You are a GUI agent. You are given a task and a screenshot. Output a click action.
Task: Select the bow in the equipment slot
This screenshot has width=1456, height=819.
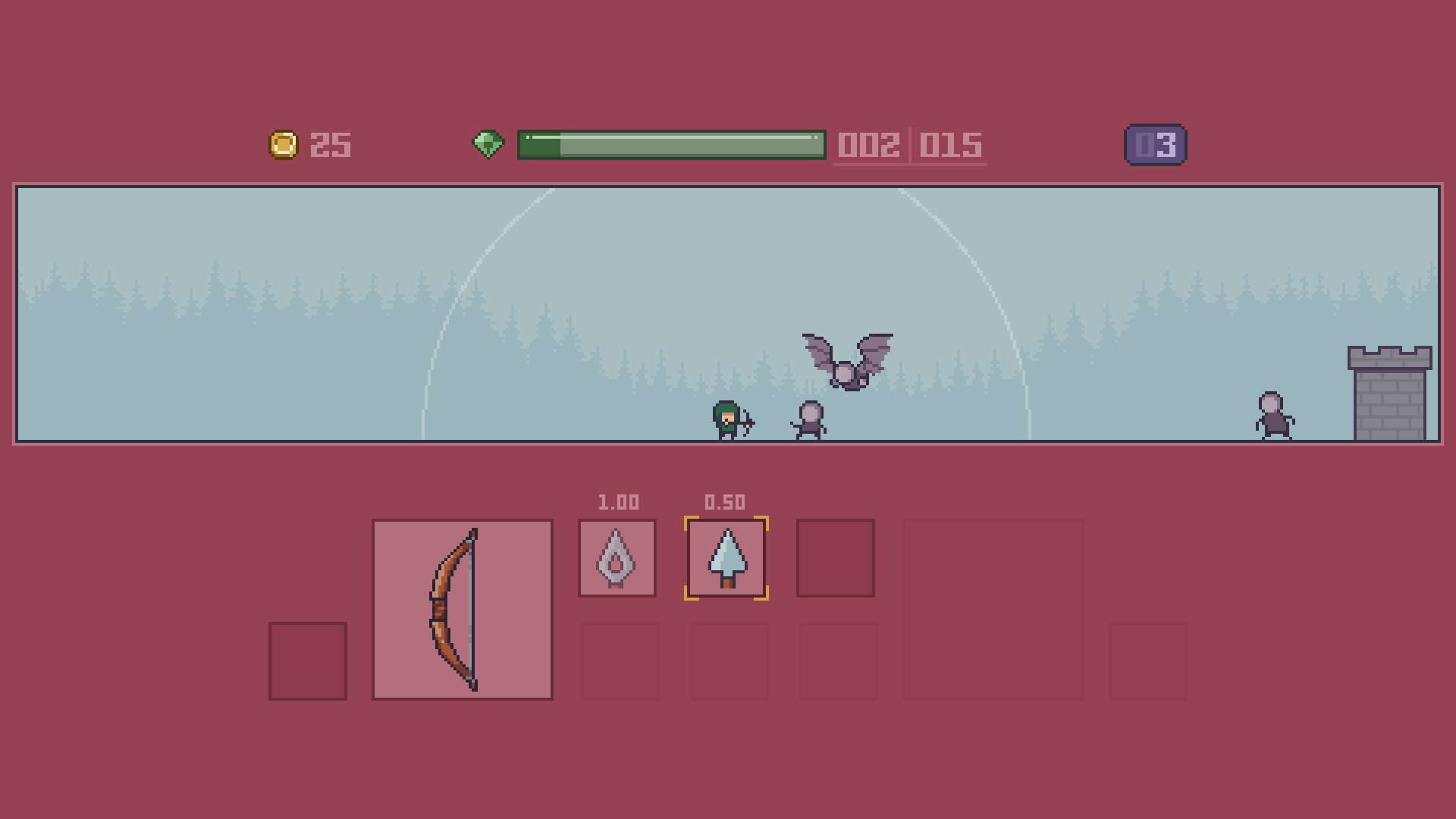click(461, 607)
